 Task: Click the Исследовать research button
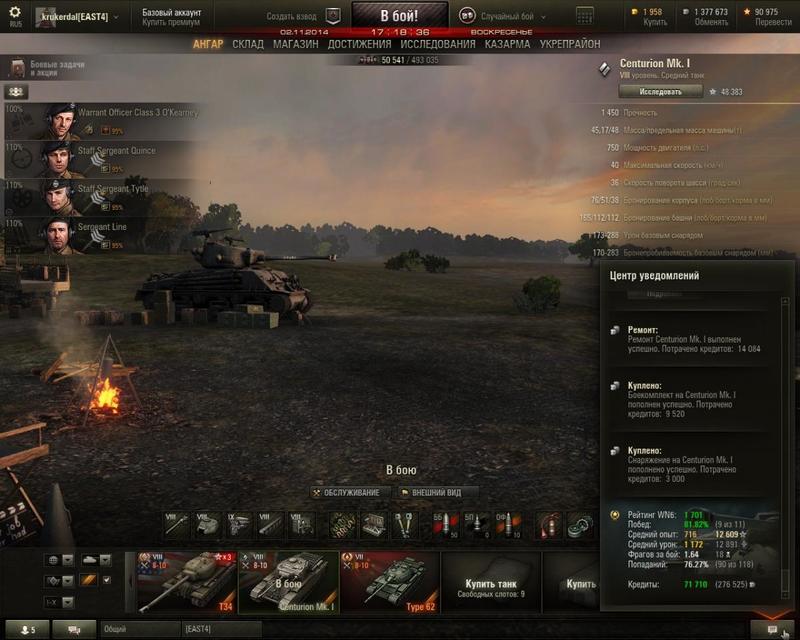point(660,91)
